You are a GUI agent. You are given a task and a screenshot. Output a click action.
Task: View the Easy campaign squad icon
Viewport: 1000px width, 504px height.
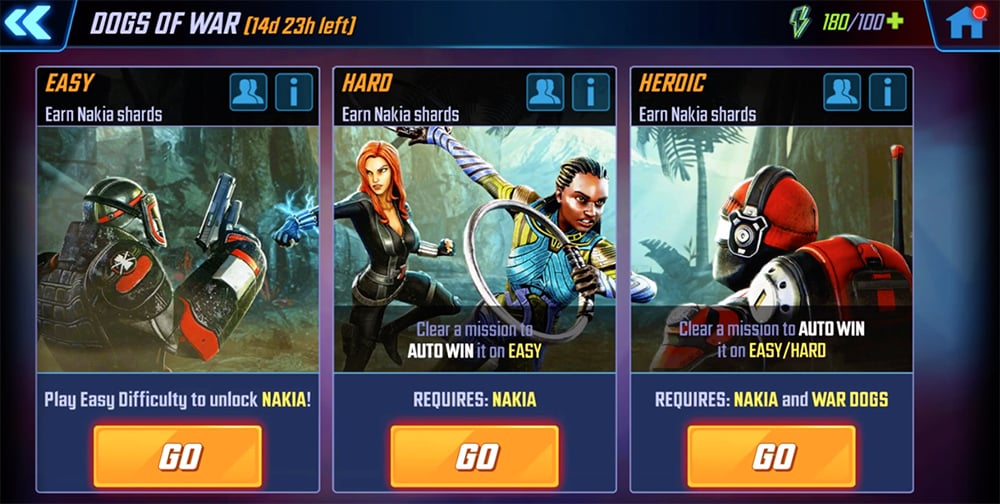(x=248, y=92)
